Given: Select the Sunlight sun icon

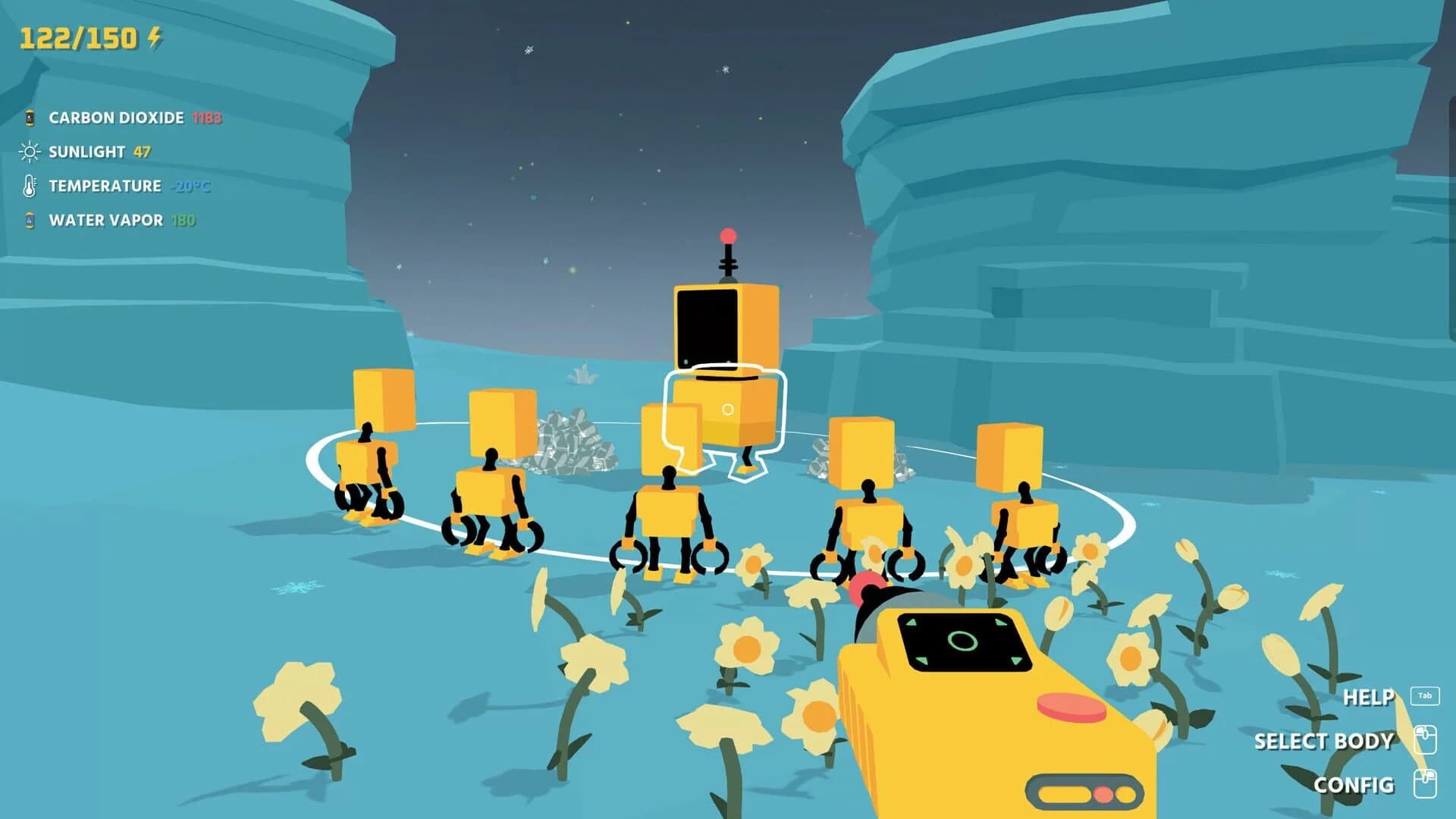Looking at the screenshot, I should [29, 152].
